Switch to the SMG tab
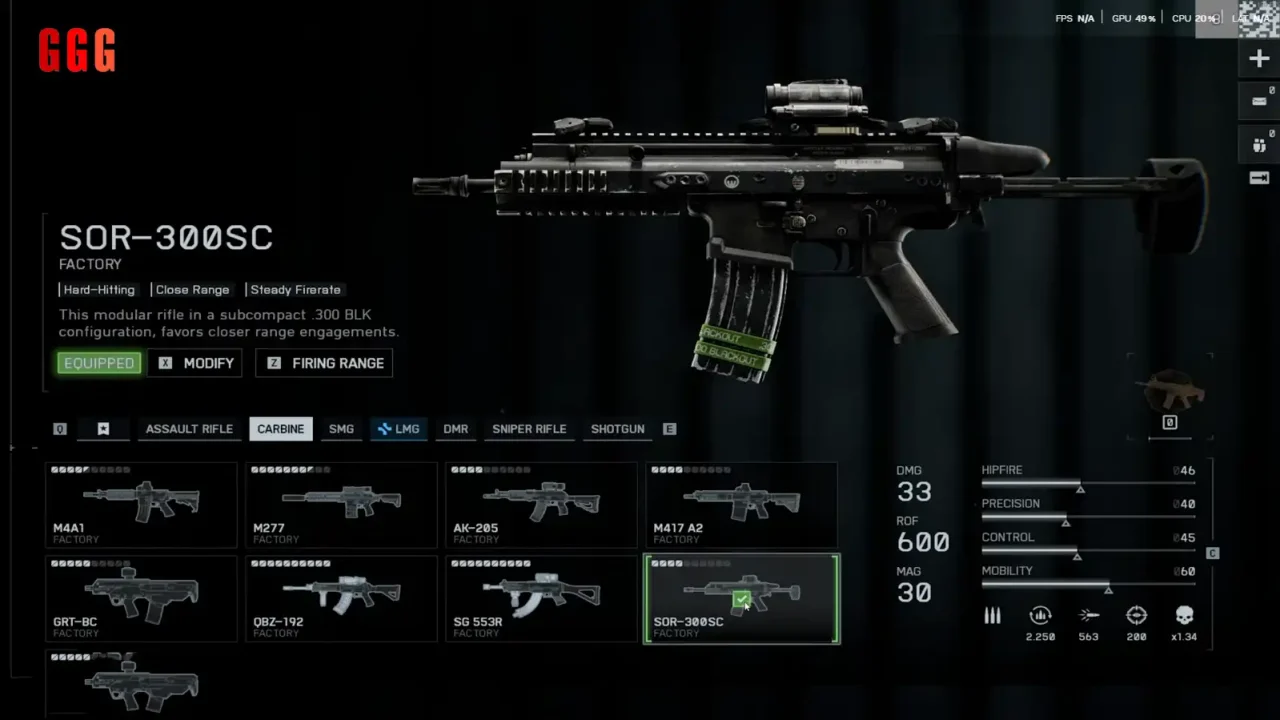 (341, 429)
